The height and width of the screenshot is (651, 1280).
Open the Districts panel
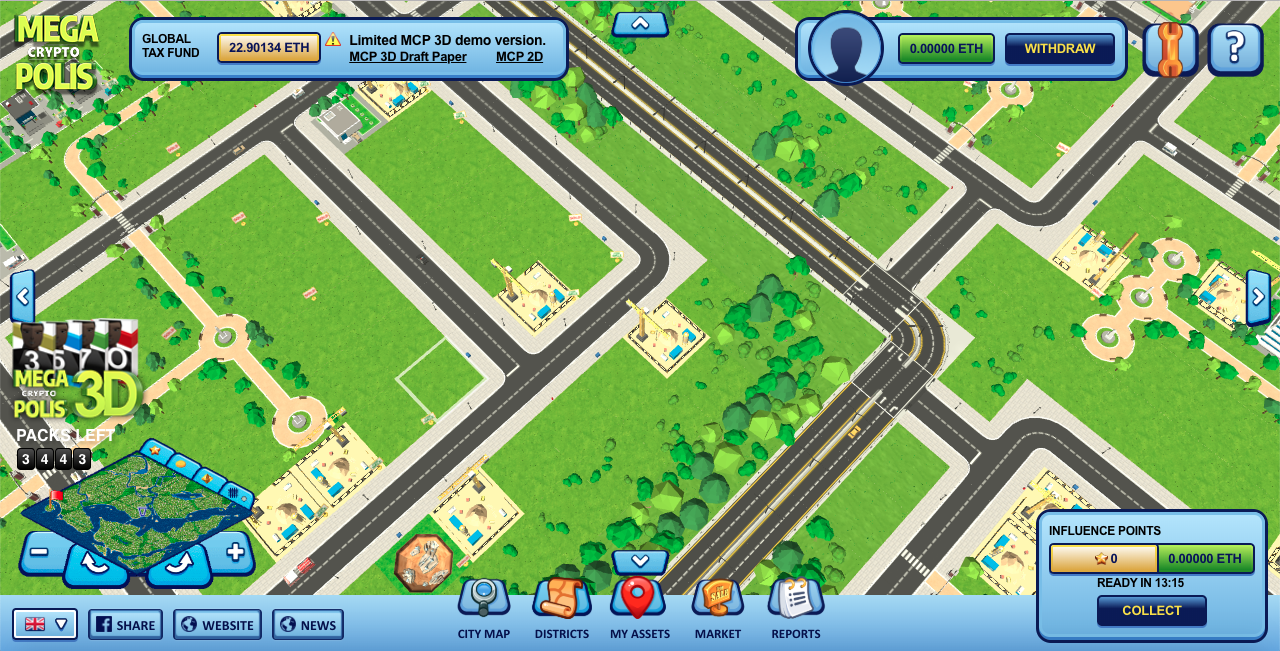tap(561, 604)
